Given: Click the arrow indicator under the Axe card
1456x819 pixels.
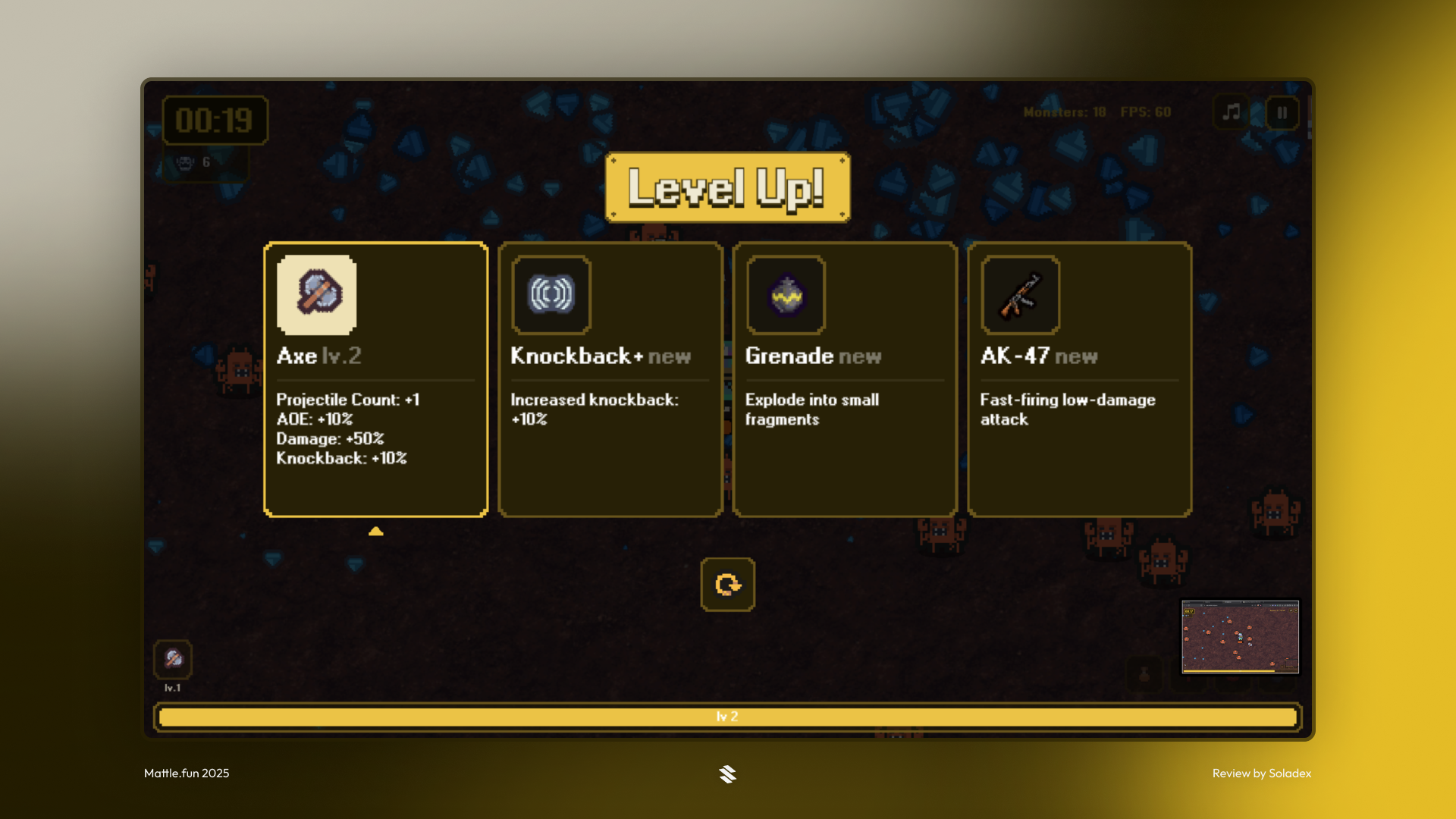Looking at the screenshot, I should 376,532.
